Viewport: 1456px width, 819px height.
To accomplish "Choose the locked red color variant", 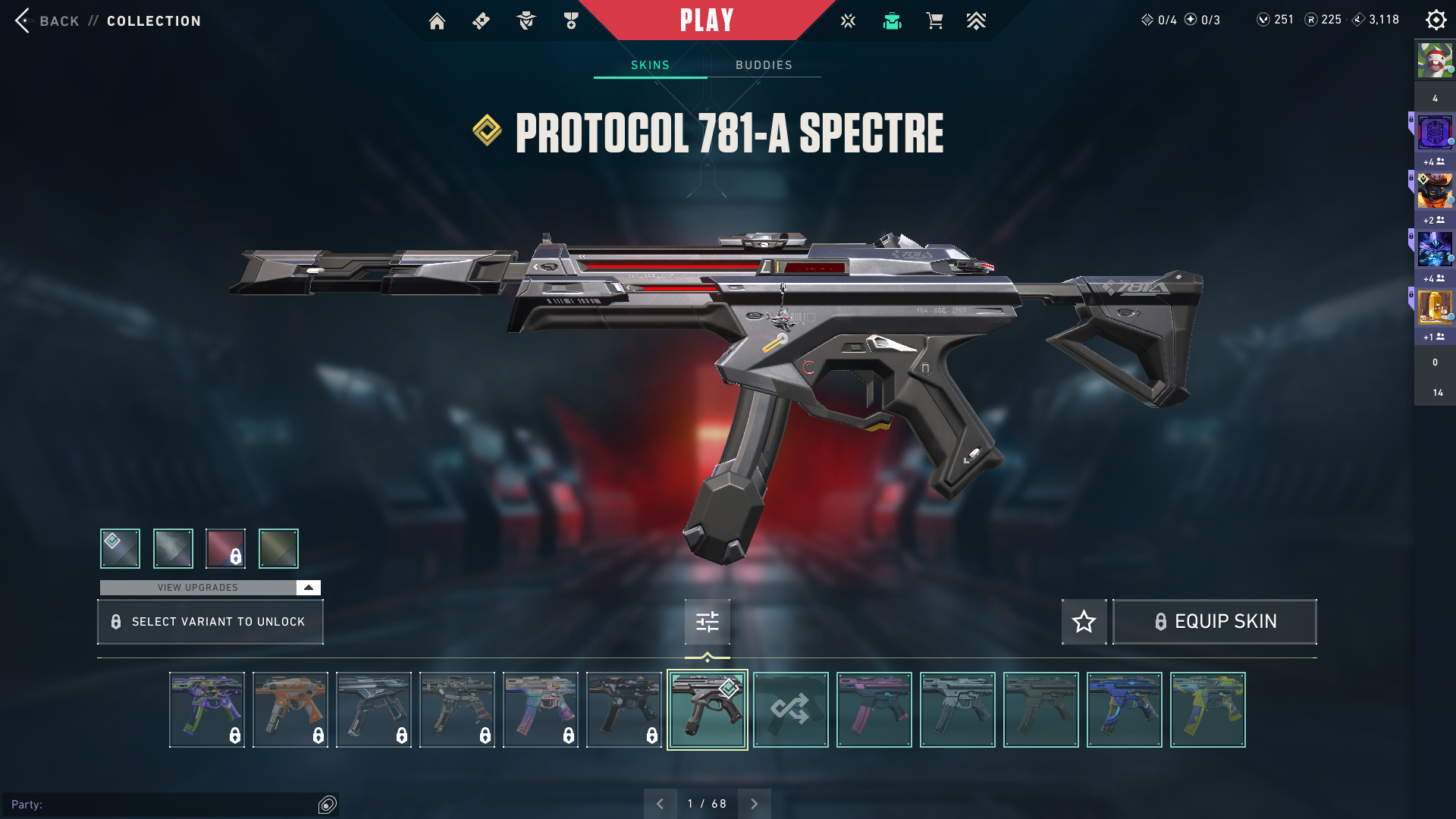I will pos(225,548).
